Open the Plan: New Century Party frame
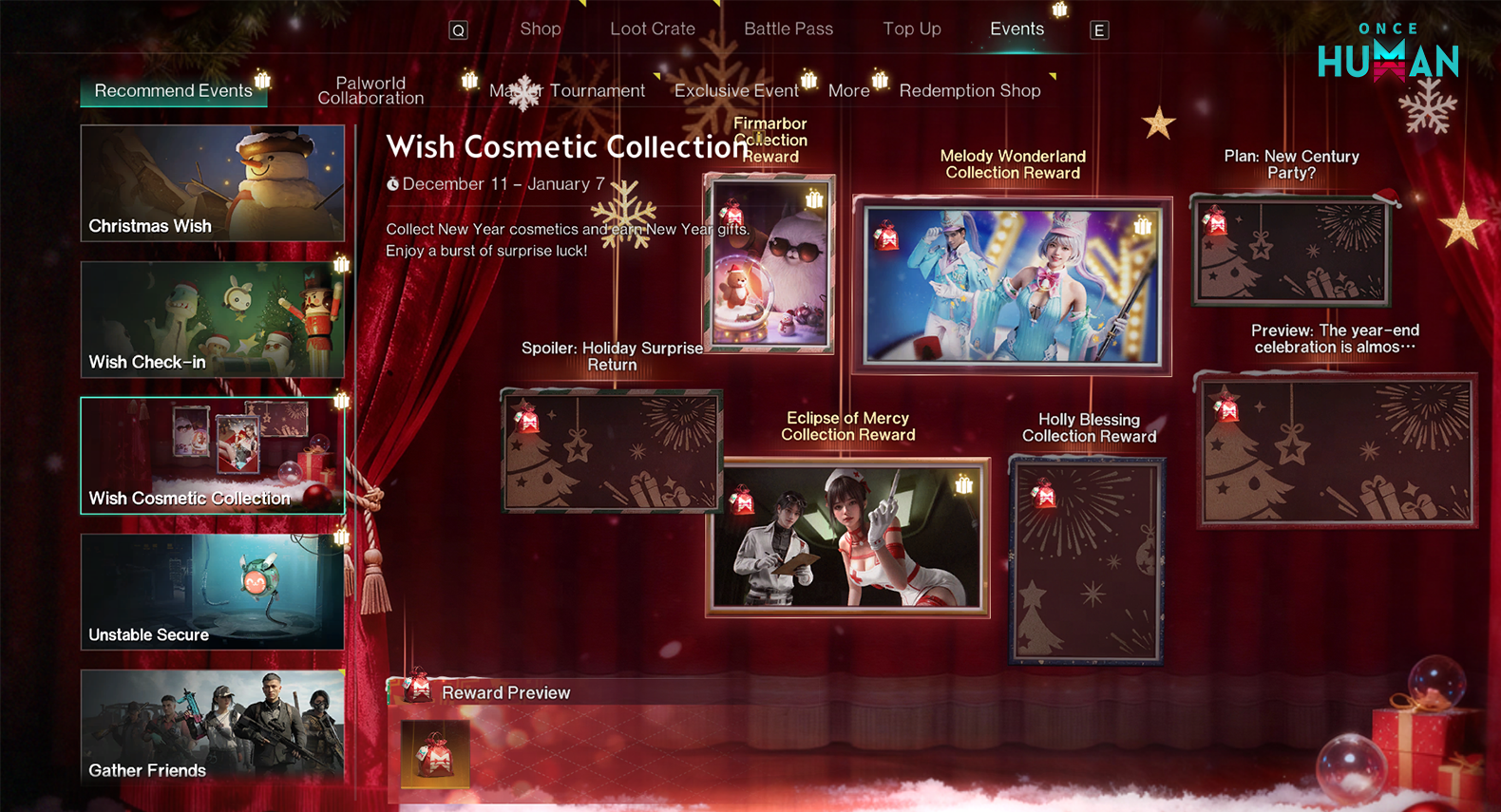 coord(1290,252)
